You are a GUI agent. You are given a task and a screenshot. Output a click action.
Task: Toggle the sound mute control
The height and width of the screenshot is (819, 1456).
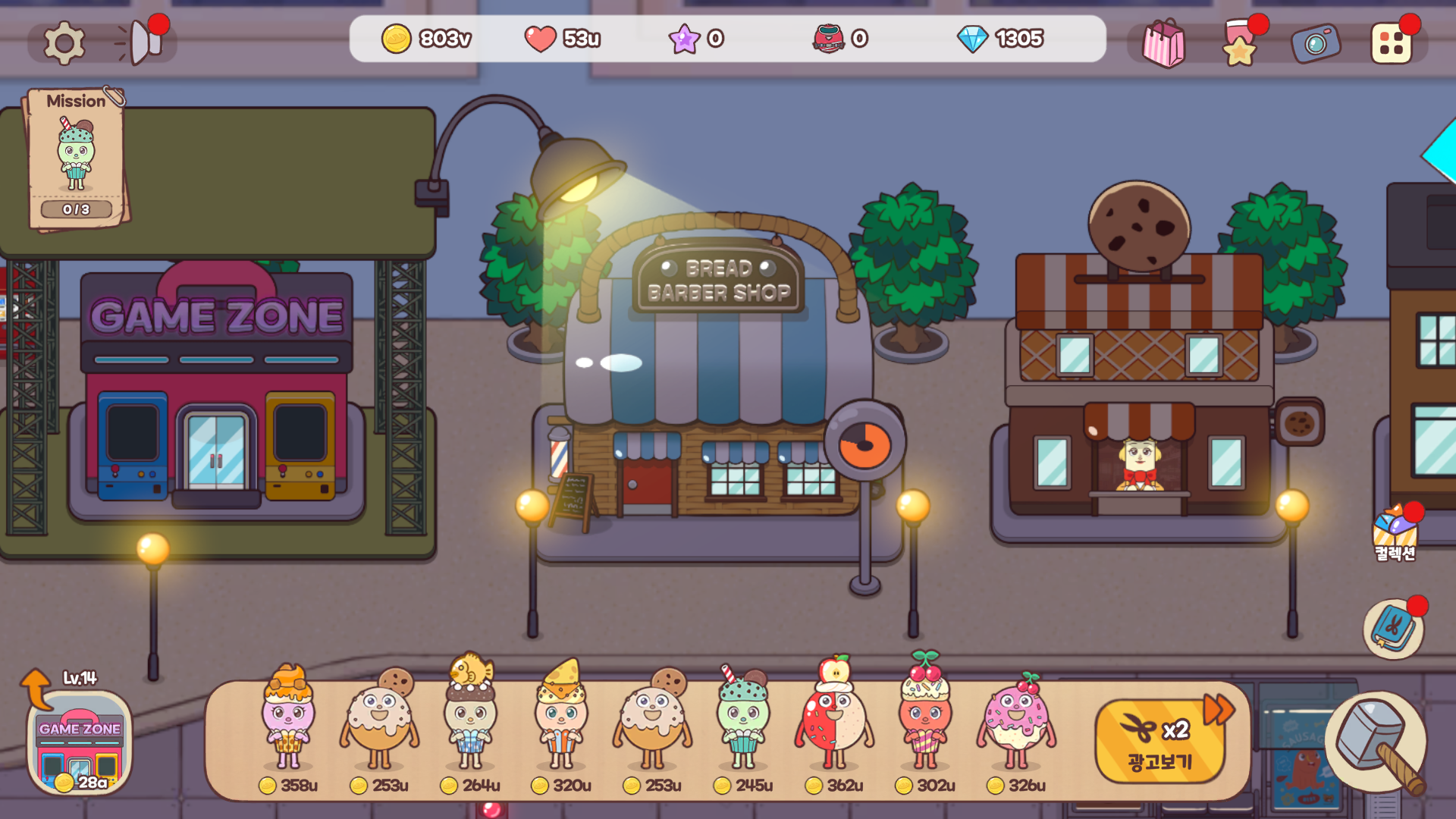[140, 42]
